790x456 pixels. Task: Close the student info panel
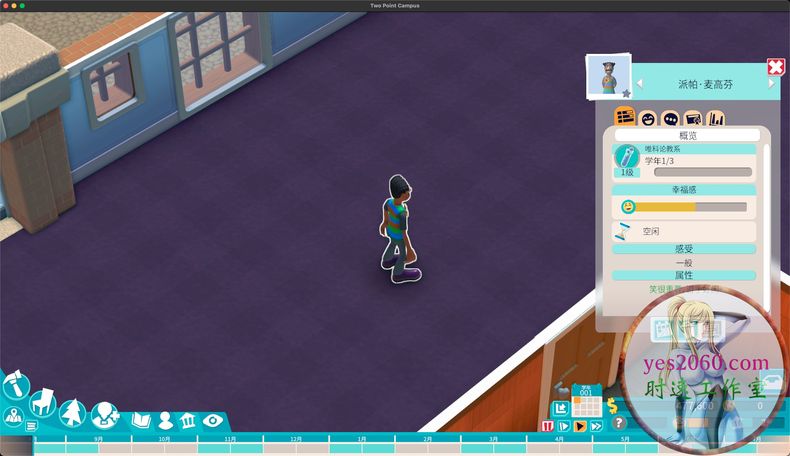(x=776, y=67)
